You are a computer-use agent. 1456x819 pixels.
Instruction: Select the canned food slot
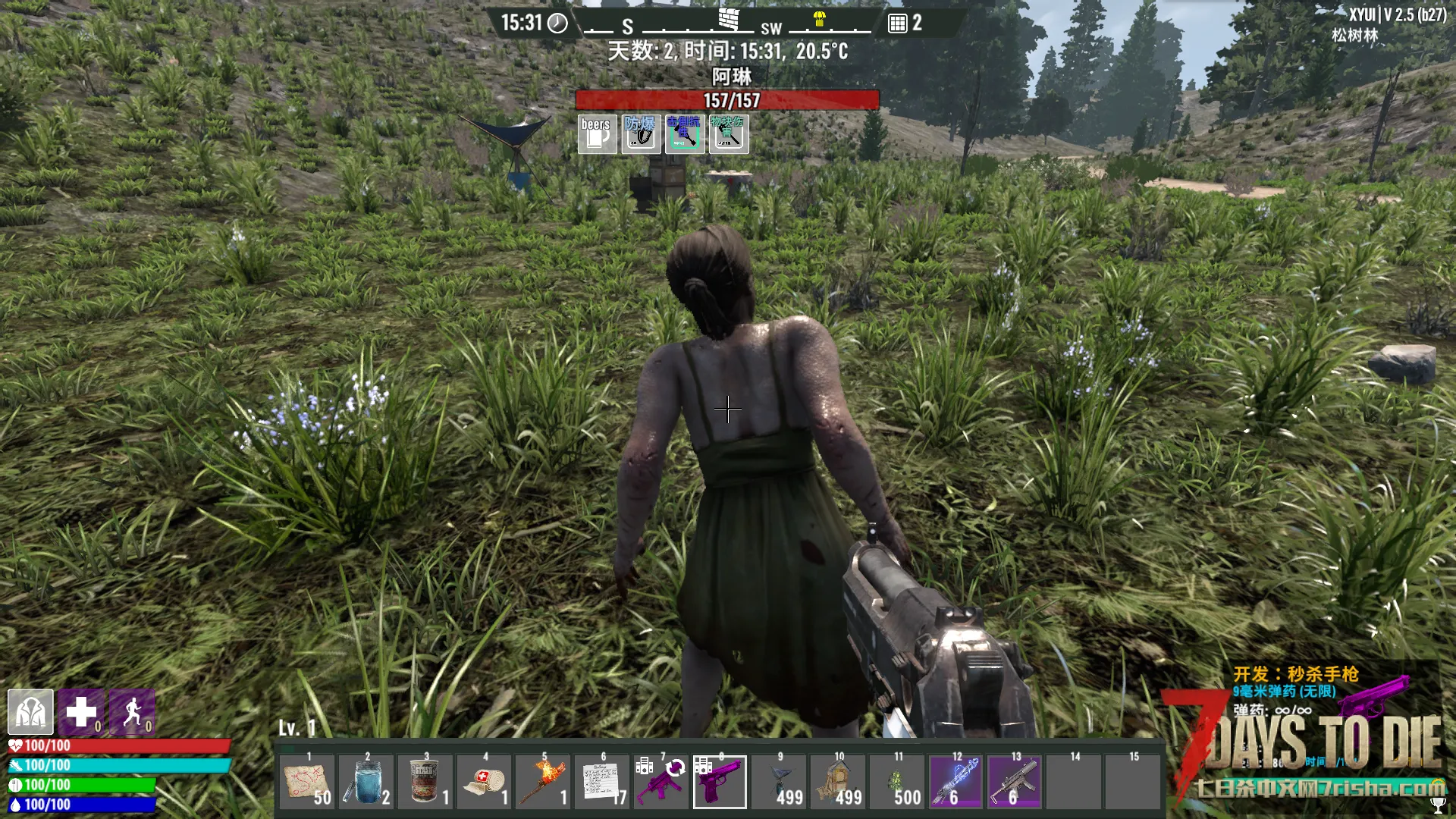click(425, 782)
